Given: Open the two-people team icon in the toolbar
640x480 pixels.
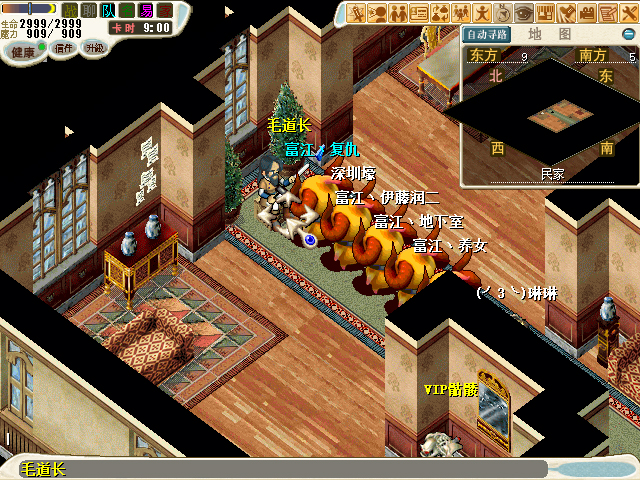Looking at the screenshot, I should 399,13.
